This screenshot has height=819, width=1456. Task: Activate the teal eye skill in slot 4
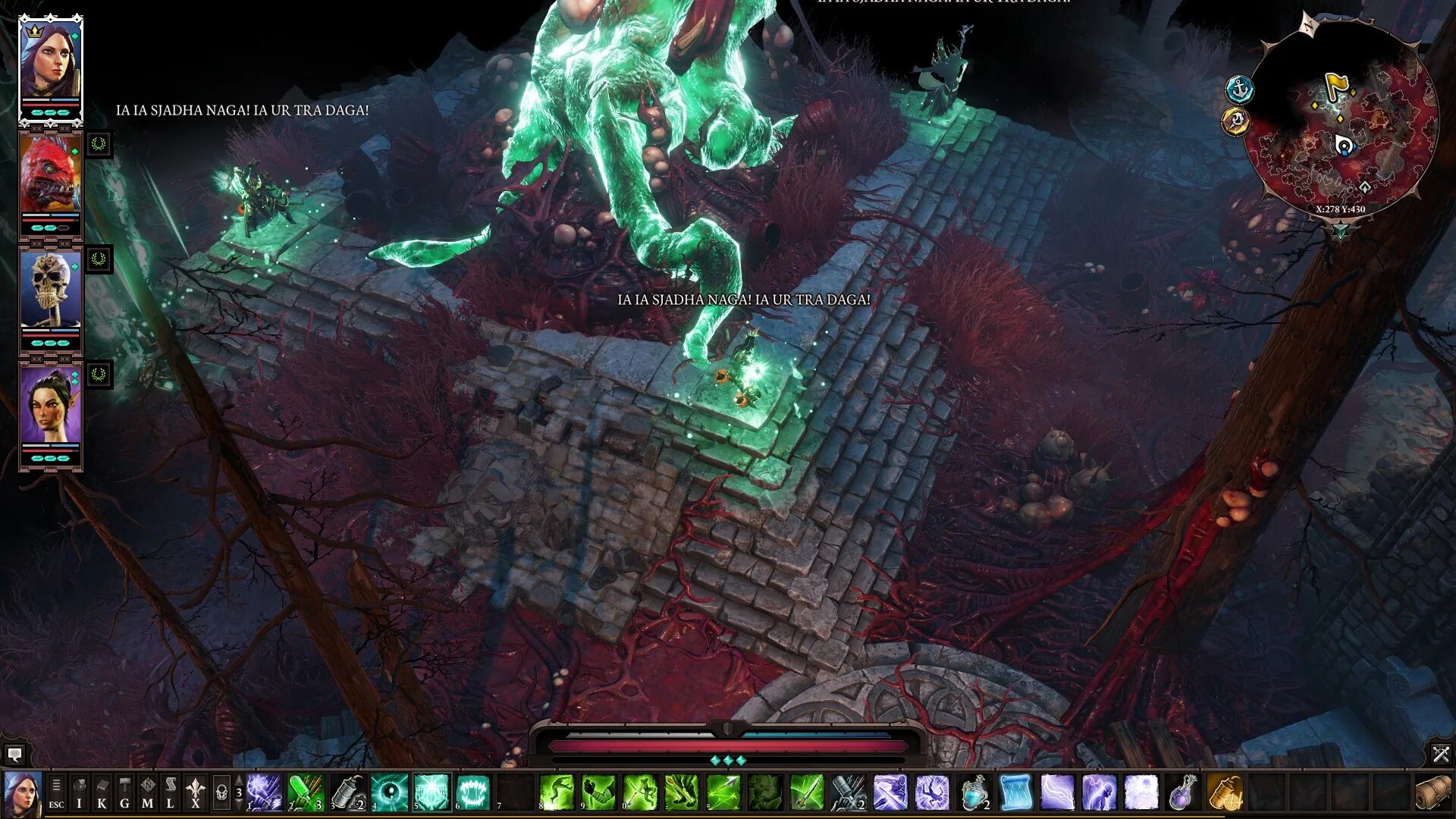pos(390,793)
